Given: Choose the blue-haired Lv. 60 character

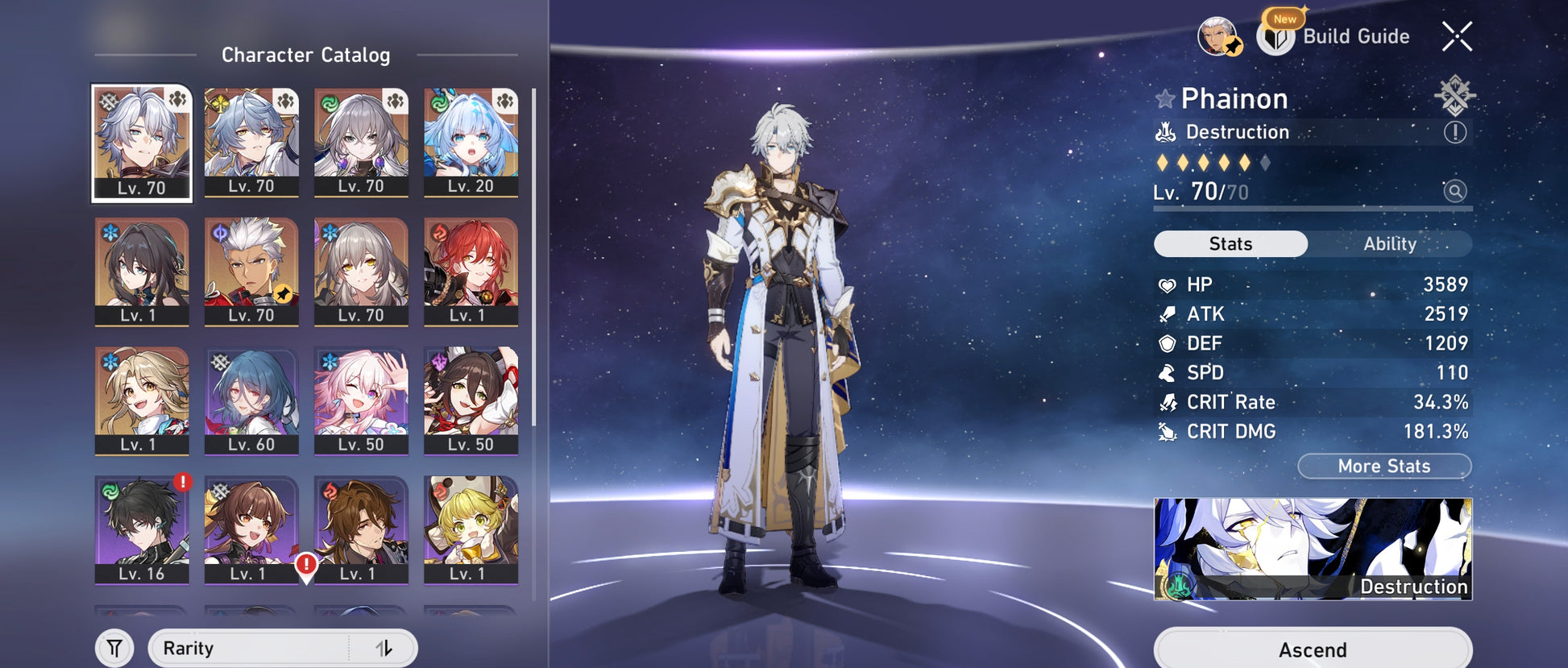Looking at the screenshot, I should [251, 400].
